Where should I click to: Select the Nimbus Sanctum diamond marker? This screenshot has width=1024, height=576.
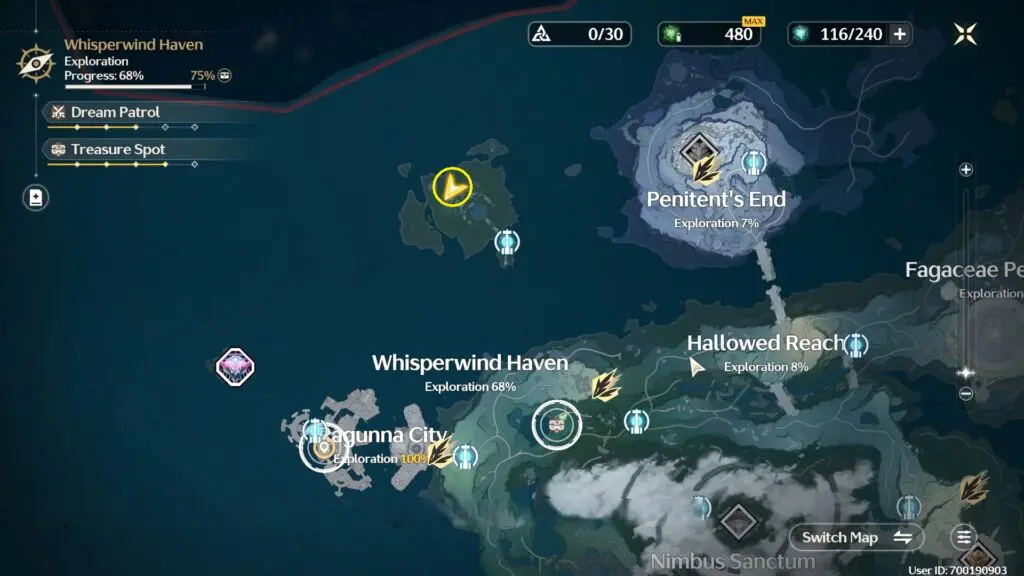pos(738,520)
